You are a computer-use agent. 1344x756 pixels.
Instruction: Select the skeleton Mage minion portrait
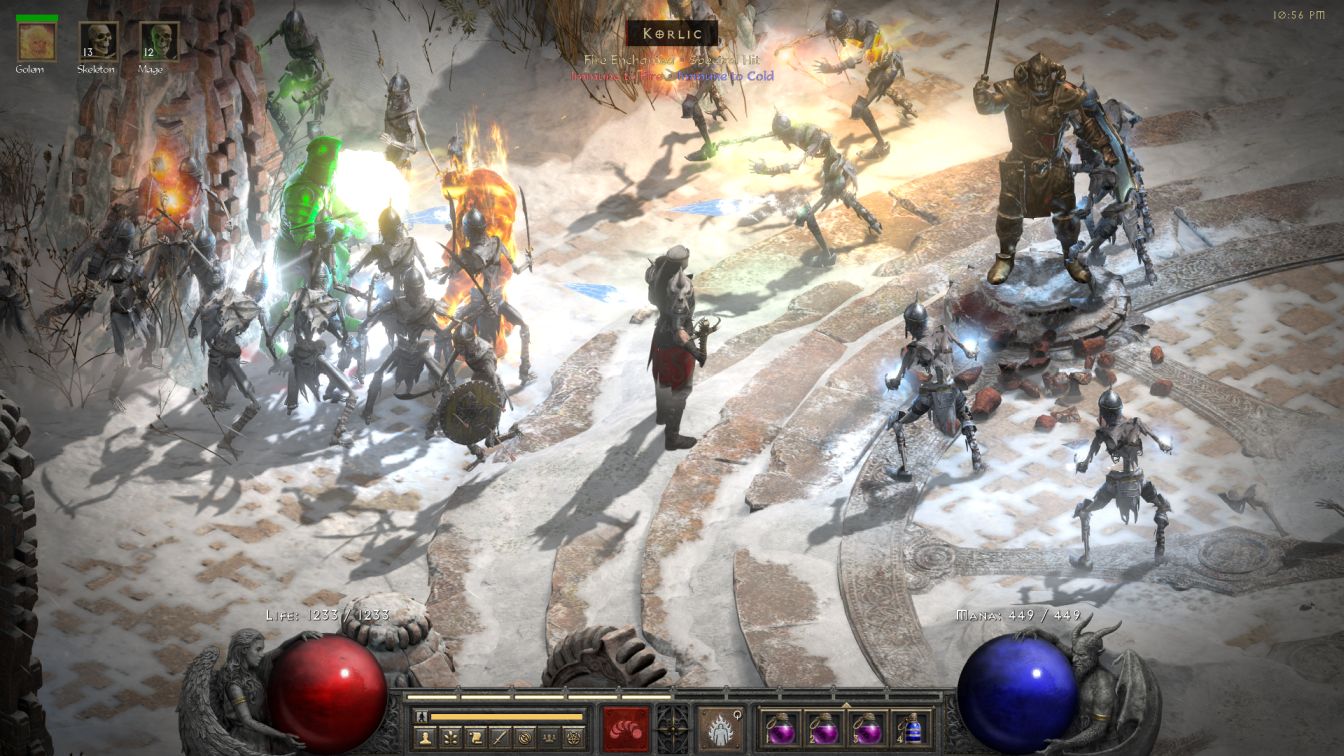pyautogui.click(x=159, y=41)
